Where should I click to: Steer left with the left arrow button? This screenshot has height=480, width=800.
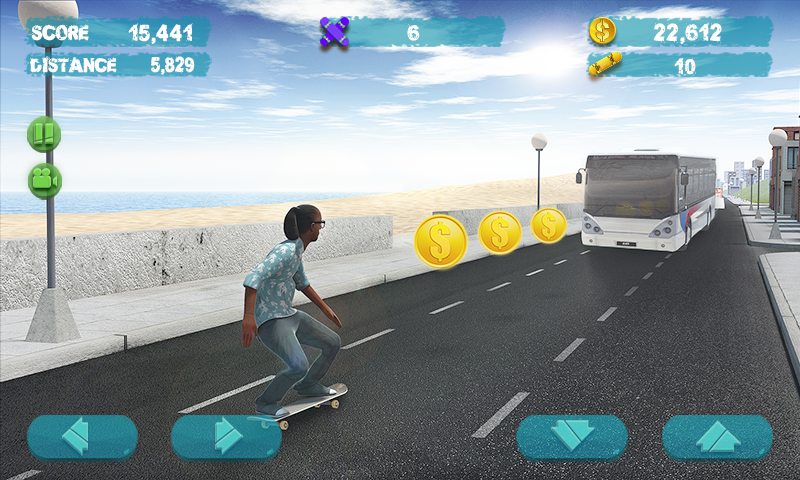pyautogui.click(x=82, y=437)
